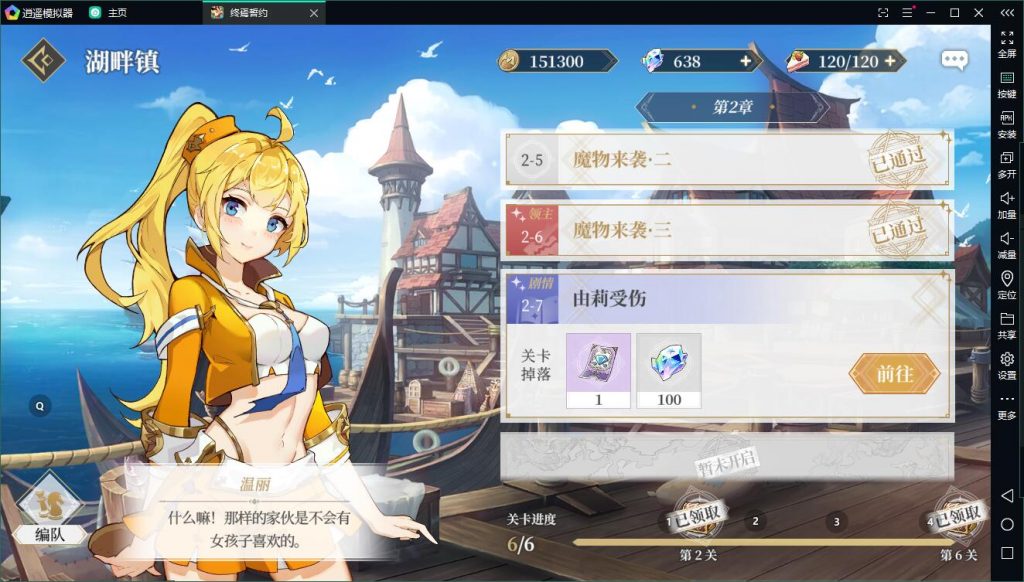Click progress milestone node 3
Image resolution: width=1024 pixels, height=582 pixels.
836,521
